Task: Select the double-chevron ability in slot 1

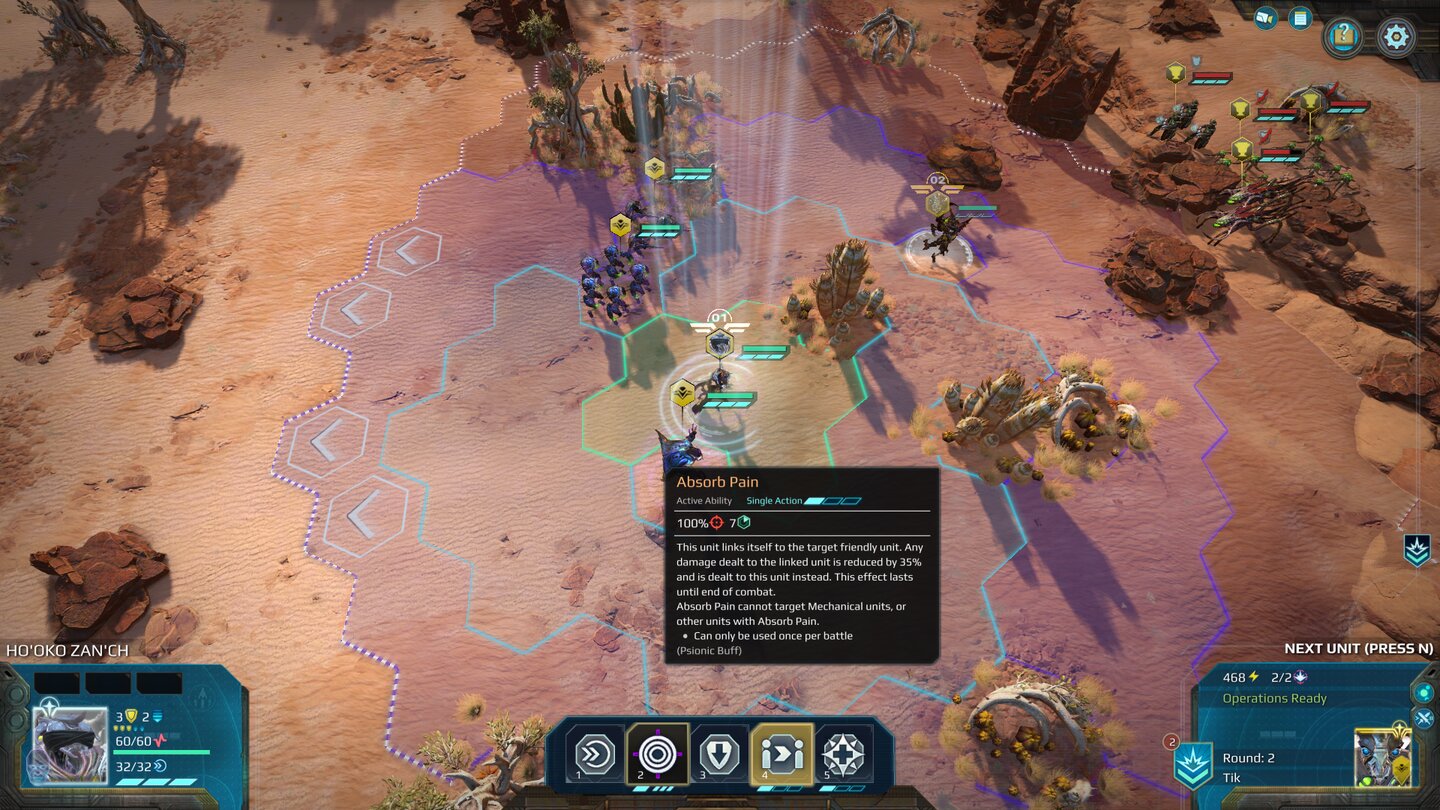Action: click(x=596, y=753)
